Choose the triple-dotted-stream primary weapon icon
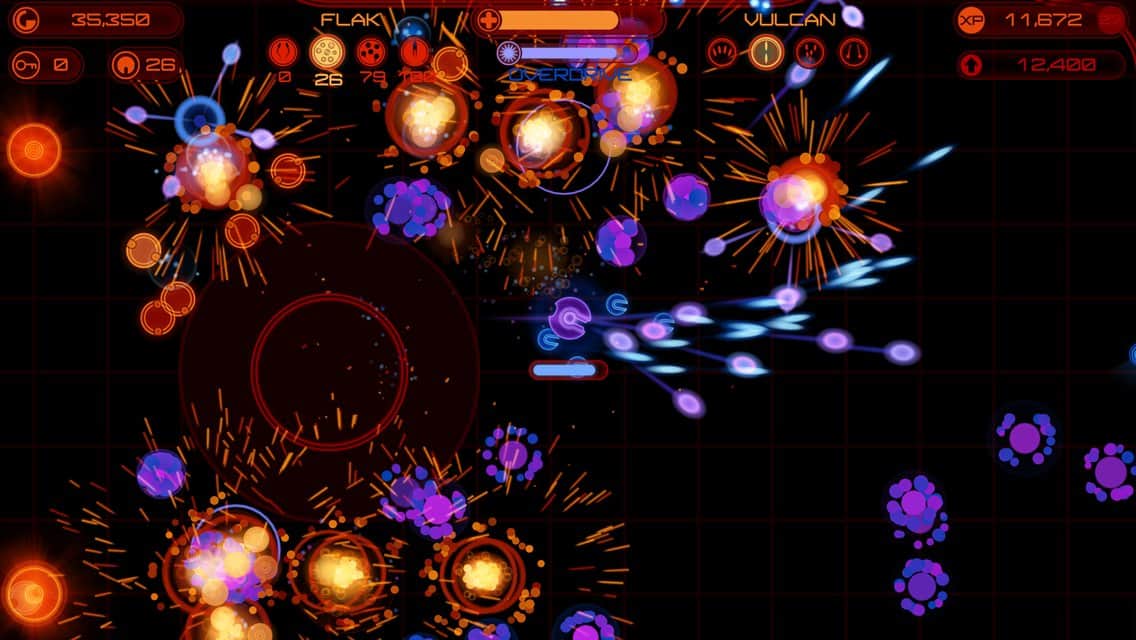Viewport: 1136px width, 640px height. coord(810,52)
